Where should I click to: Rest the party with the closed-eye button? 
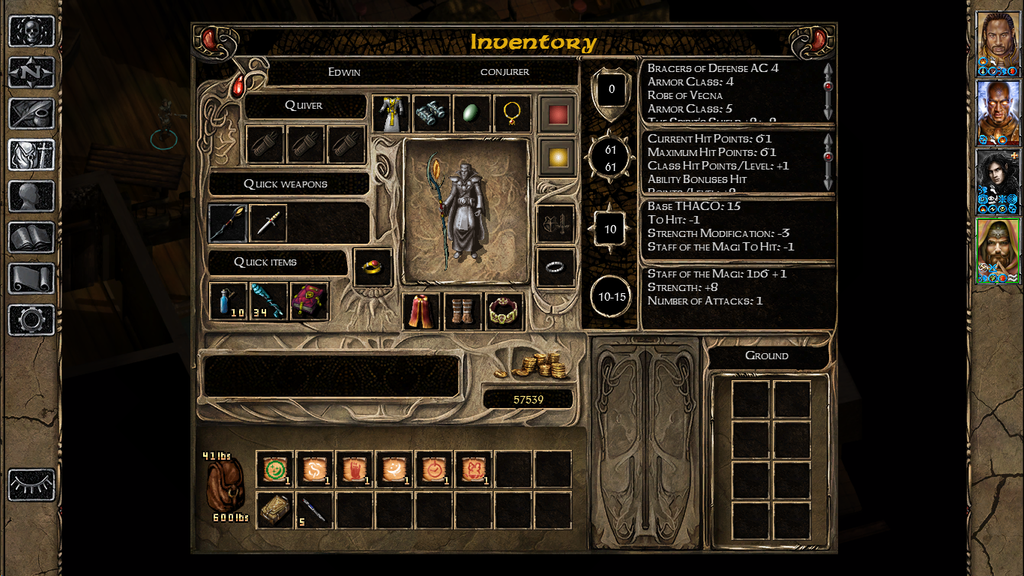pyautogui.click(x=31, y=485)
